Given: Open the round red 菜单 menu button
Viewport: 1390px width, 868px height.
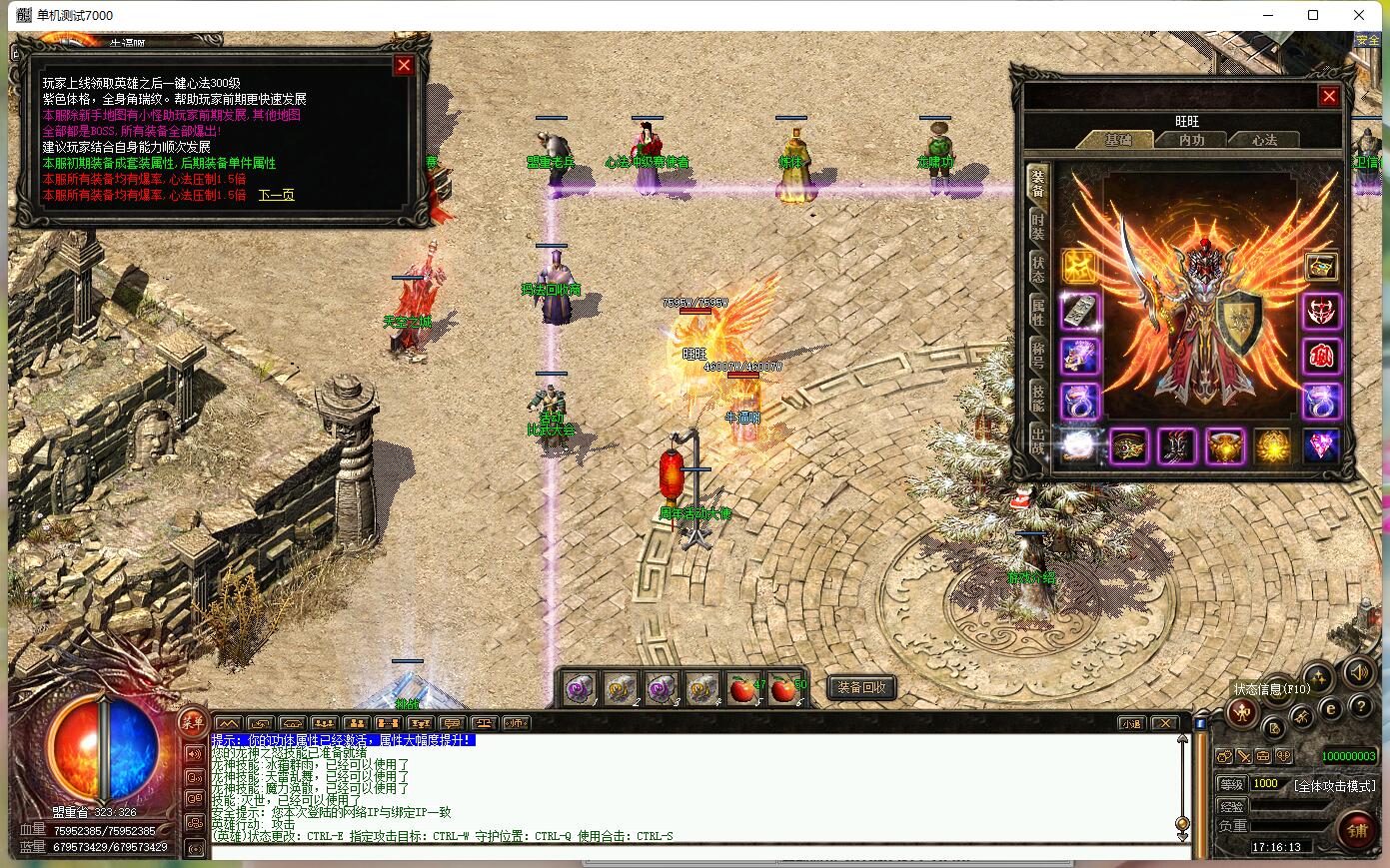Looking at the screenshot, I should pyautogui.click(x=192, y=721).
